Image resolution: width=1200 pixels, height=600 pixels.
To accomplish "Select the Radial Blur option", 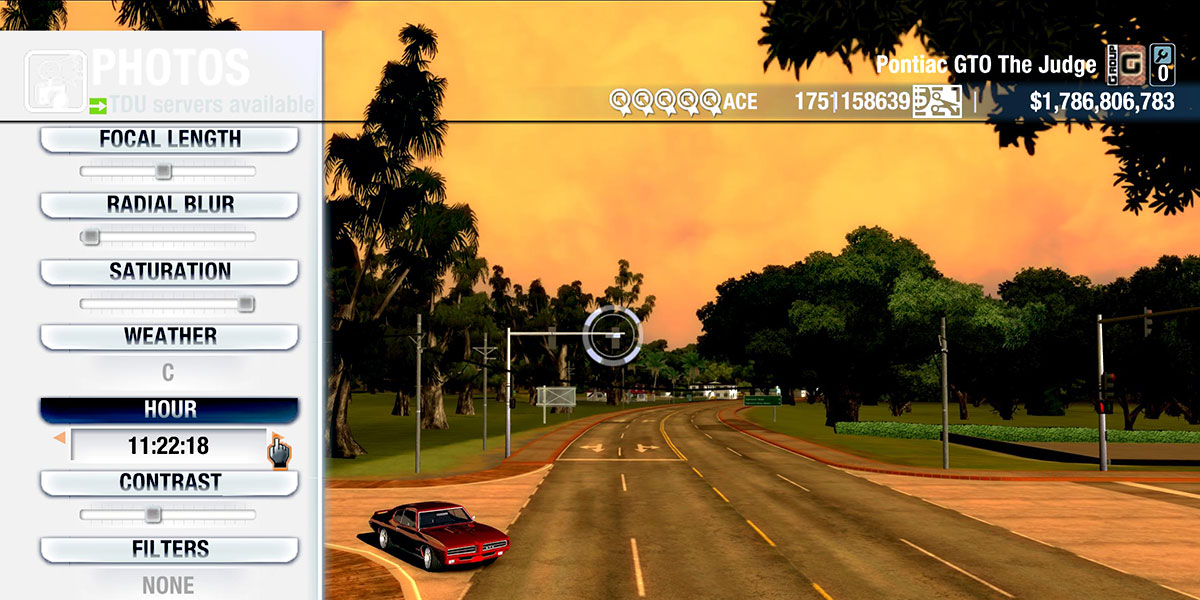I will (x=169, y=205).
